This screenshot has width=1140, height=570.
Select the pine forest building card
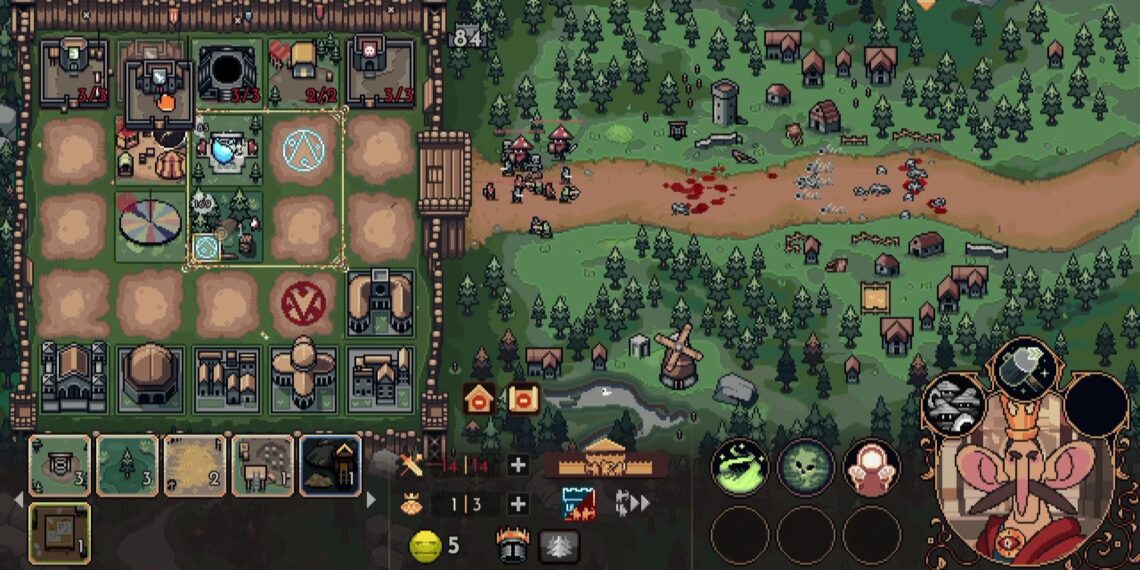pyautogui.click(x=128, y=465)
